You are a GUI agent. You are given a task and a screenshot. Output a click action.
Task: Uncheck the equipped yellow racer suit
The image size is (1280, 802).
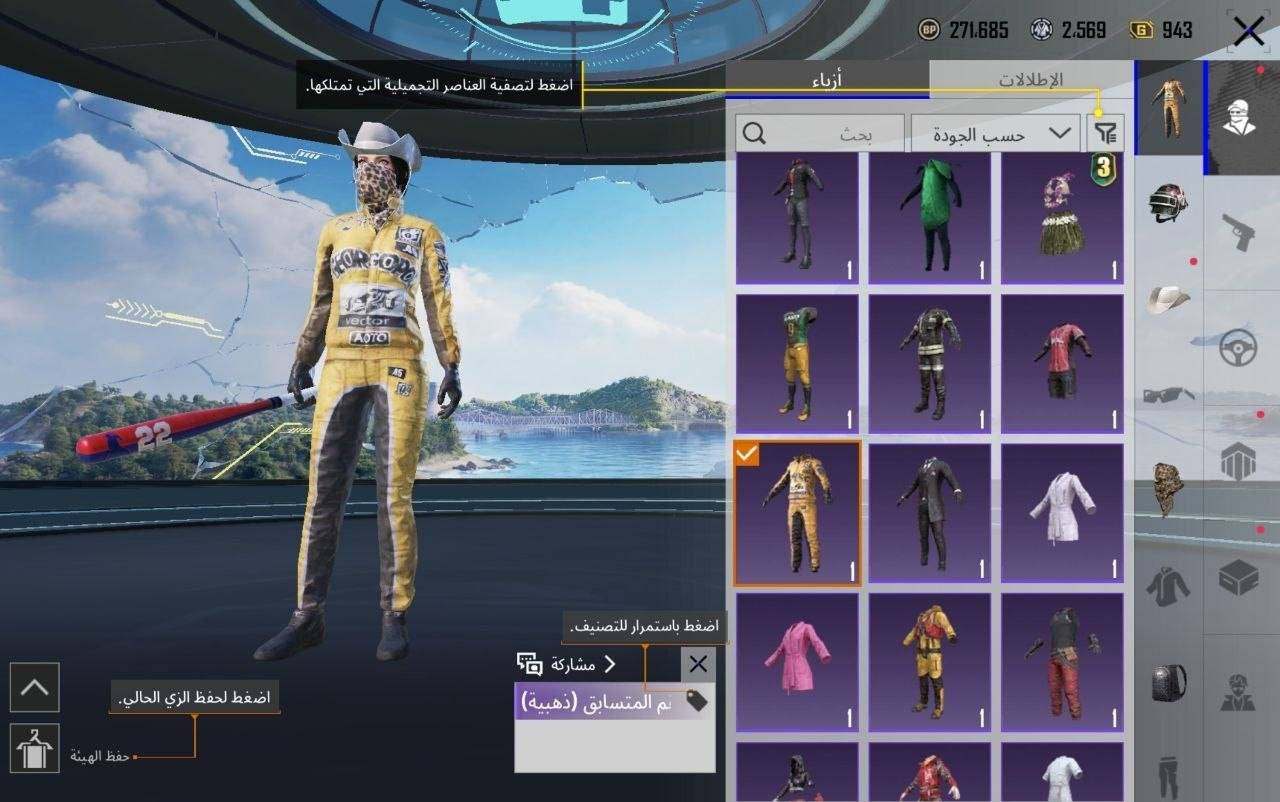745,455
